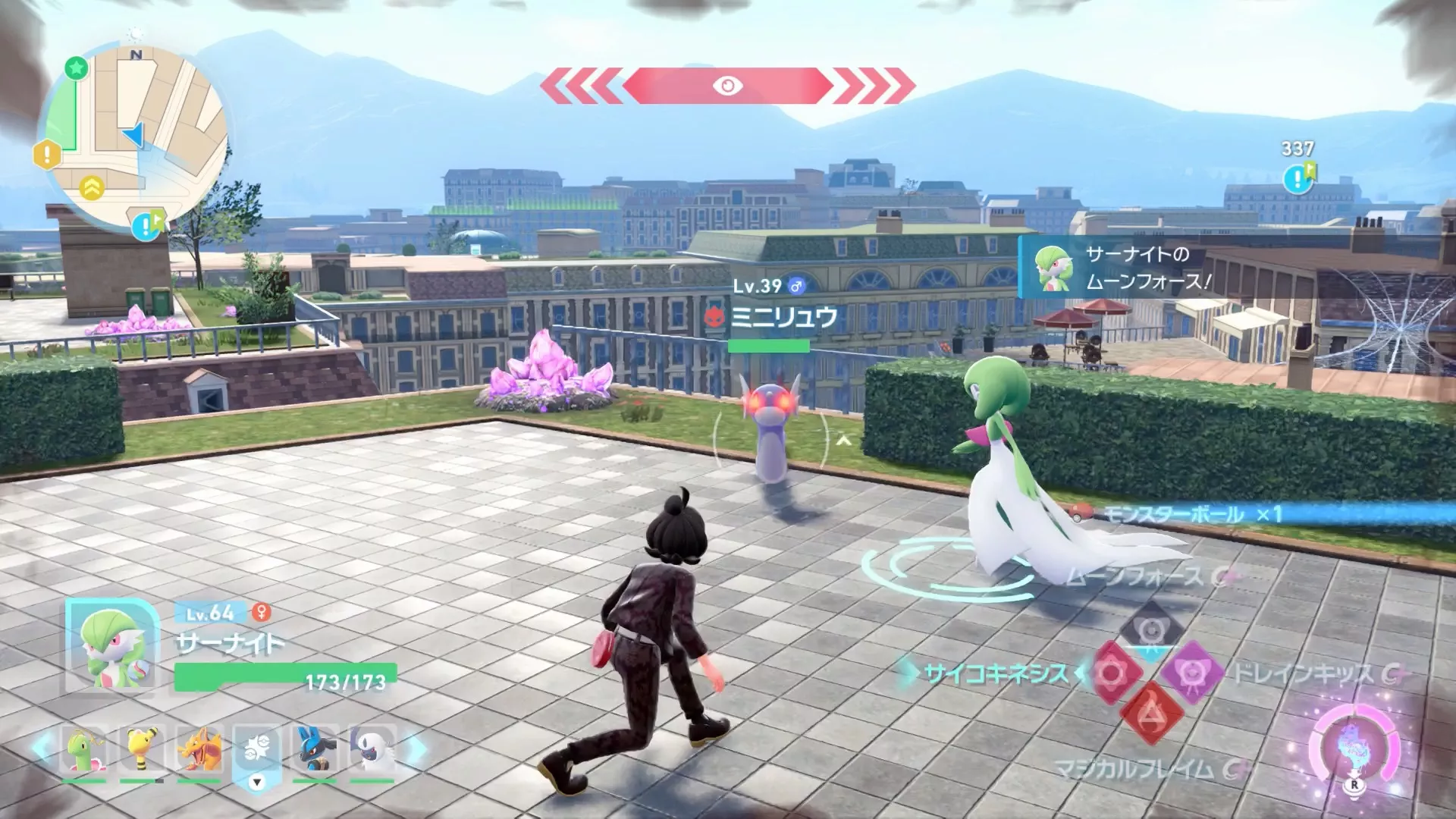The width and height of the screenshot is (1456, 819).
Task: Click the arrow beside the サイコキネシス label
Action: (912, 670)
